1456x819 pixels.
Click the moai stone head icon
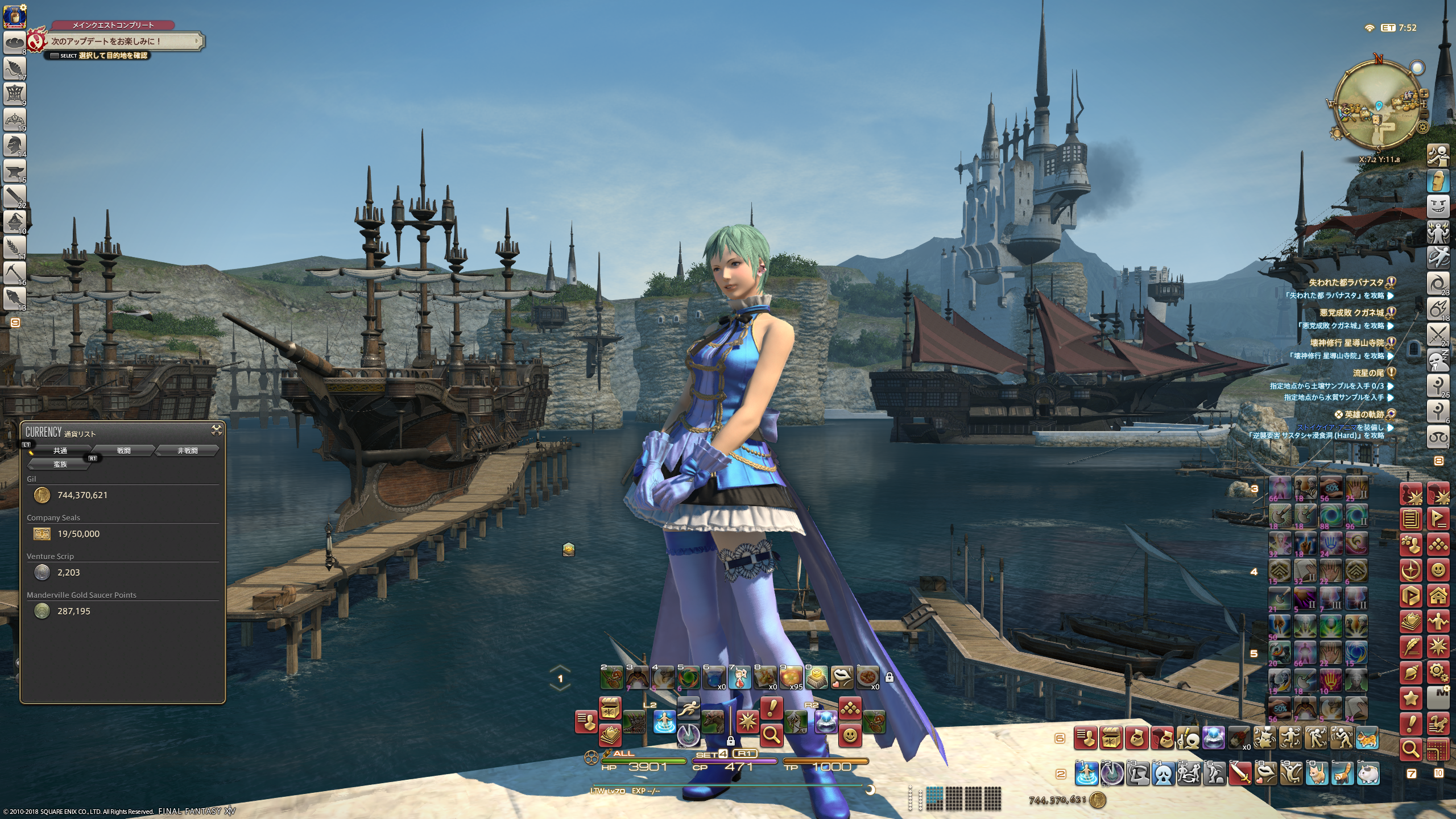click(1438, 180)
